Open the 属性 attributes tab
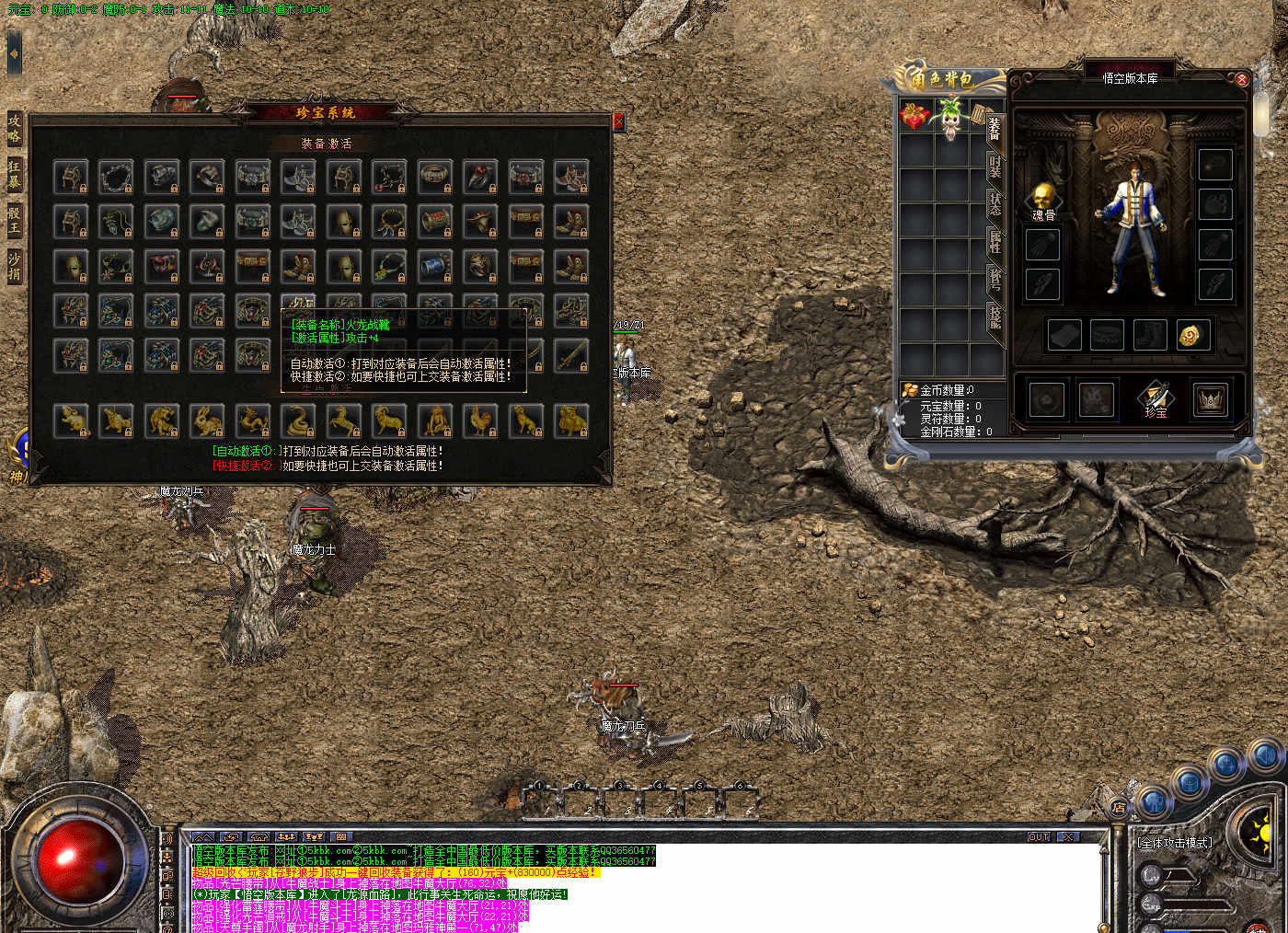The height and width of the screenshot is (933, 1288). tap(995, 242)
